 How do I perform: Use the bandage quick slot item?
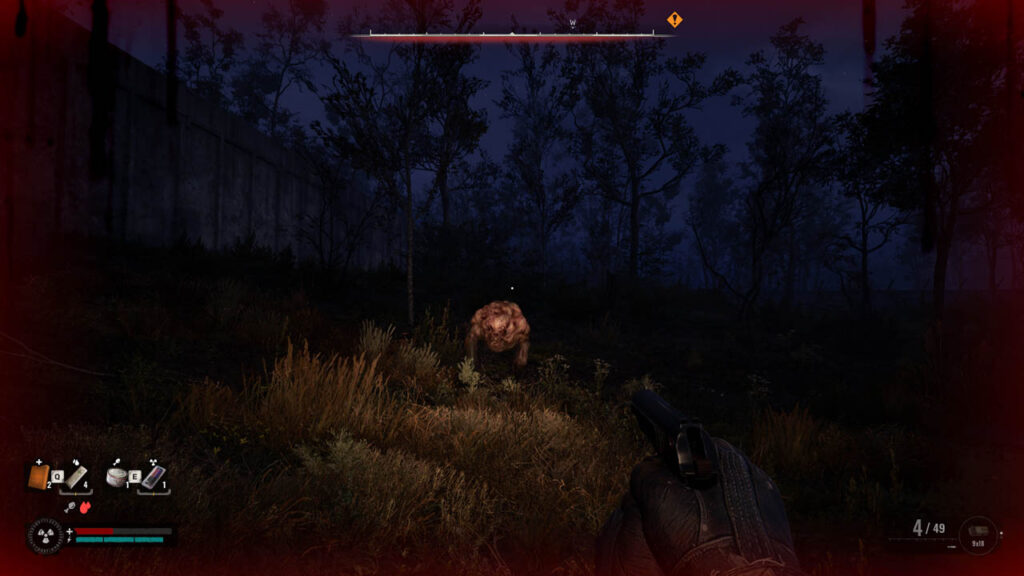click(78, 477)
